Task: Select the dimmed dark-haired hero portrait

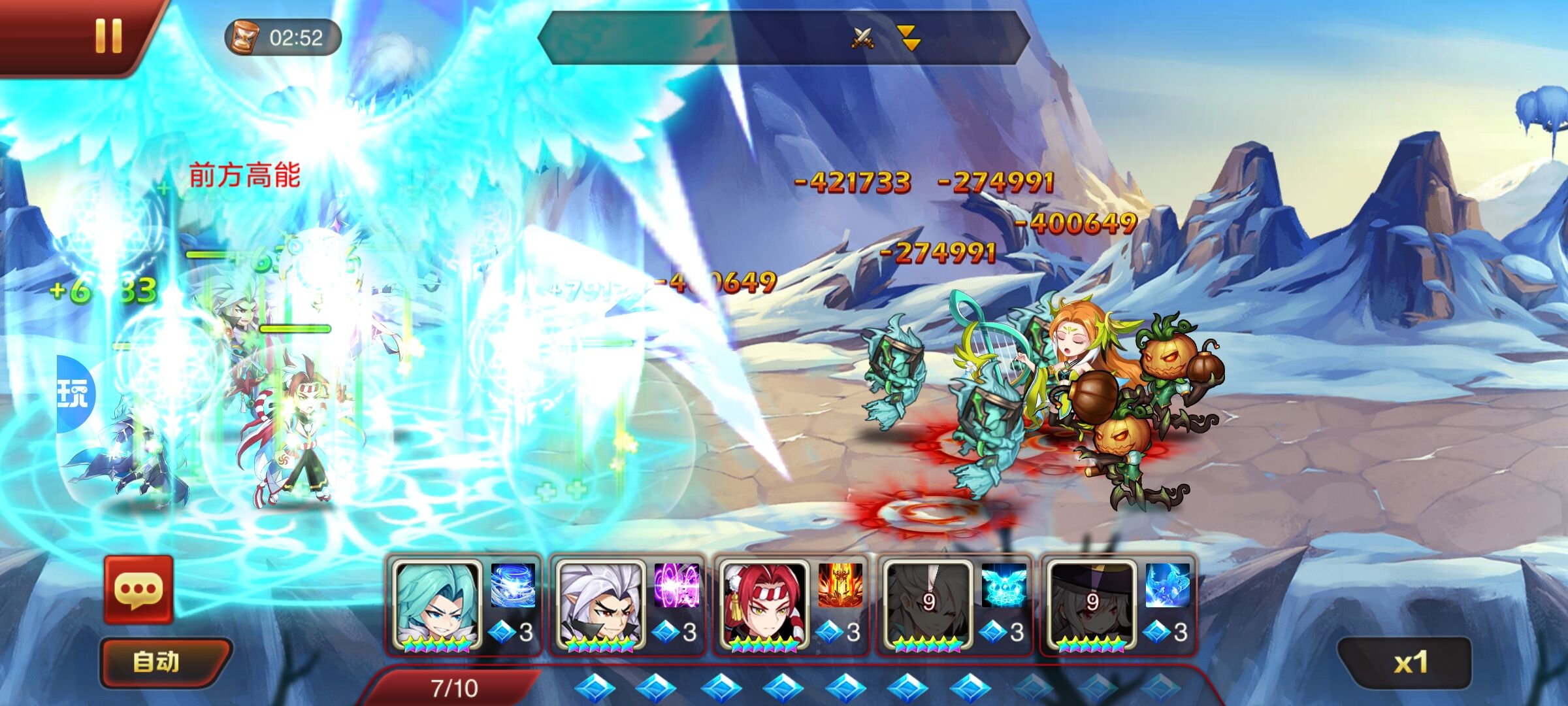Action: pyautogui.click(x=928, y=605)
